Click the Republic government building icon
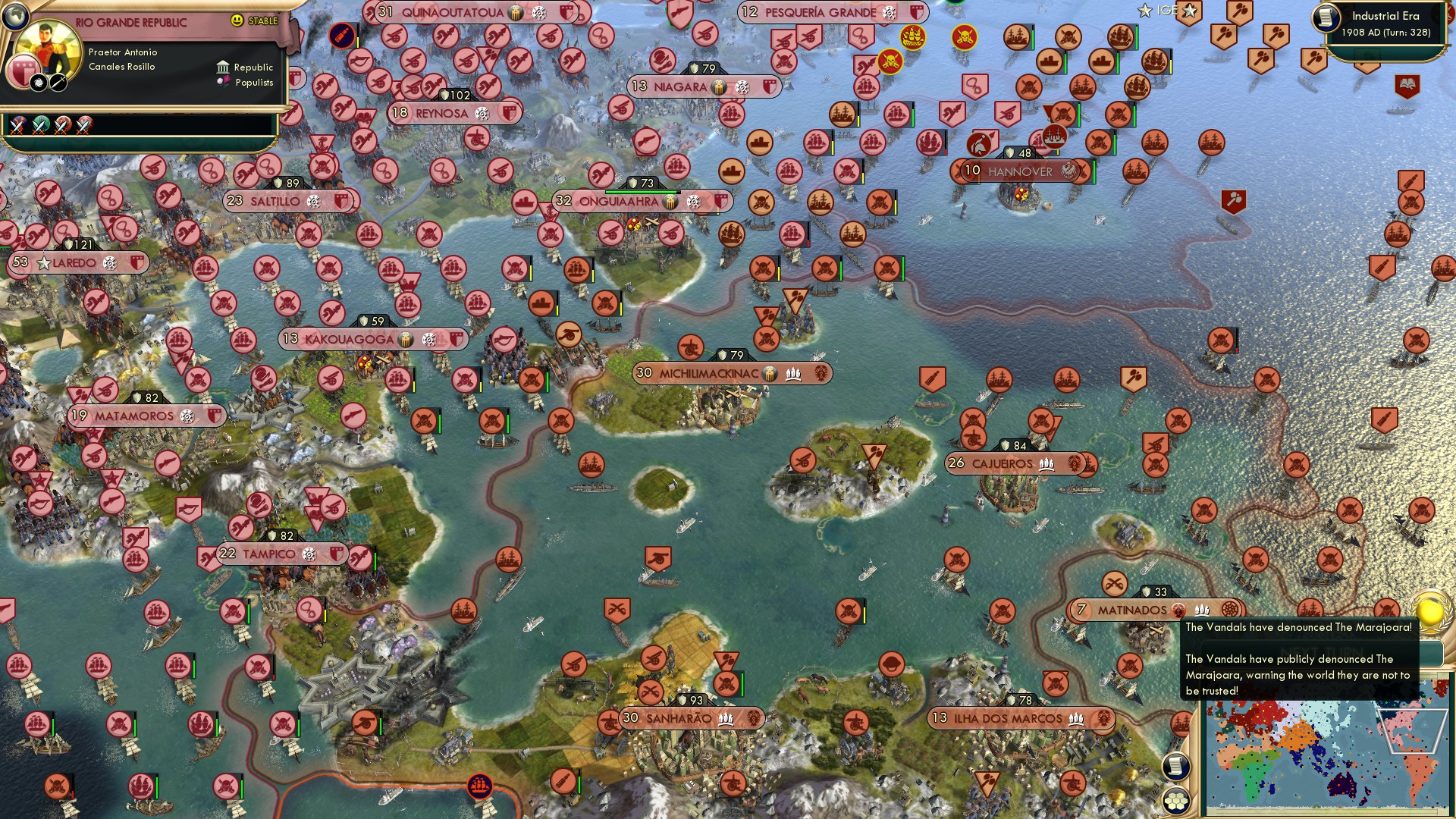Screen dimensions: 1456x819 tap(224, 67)
